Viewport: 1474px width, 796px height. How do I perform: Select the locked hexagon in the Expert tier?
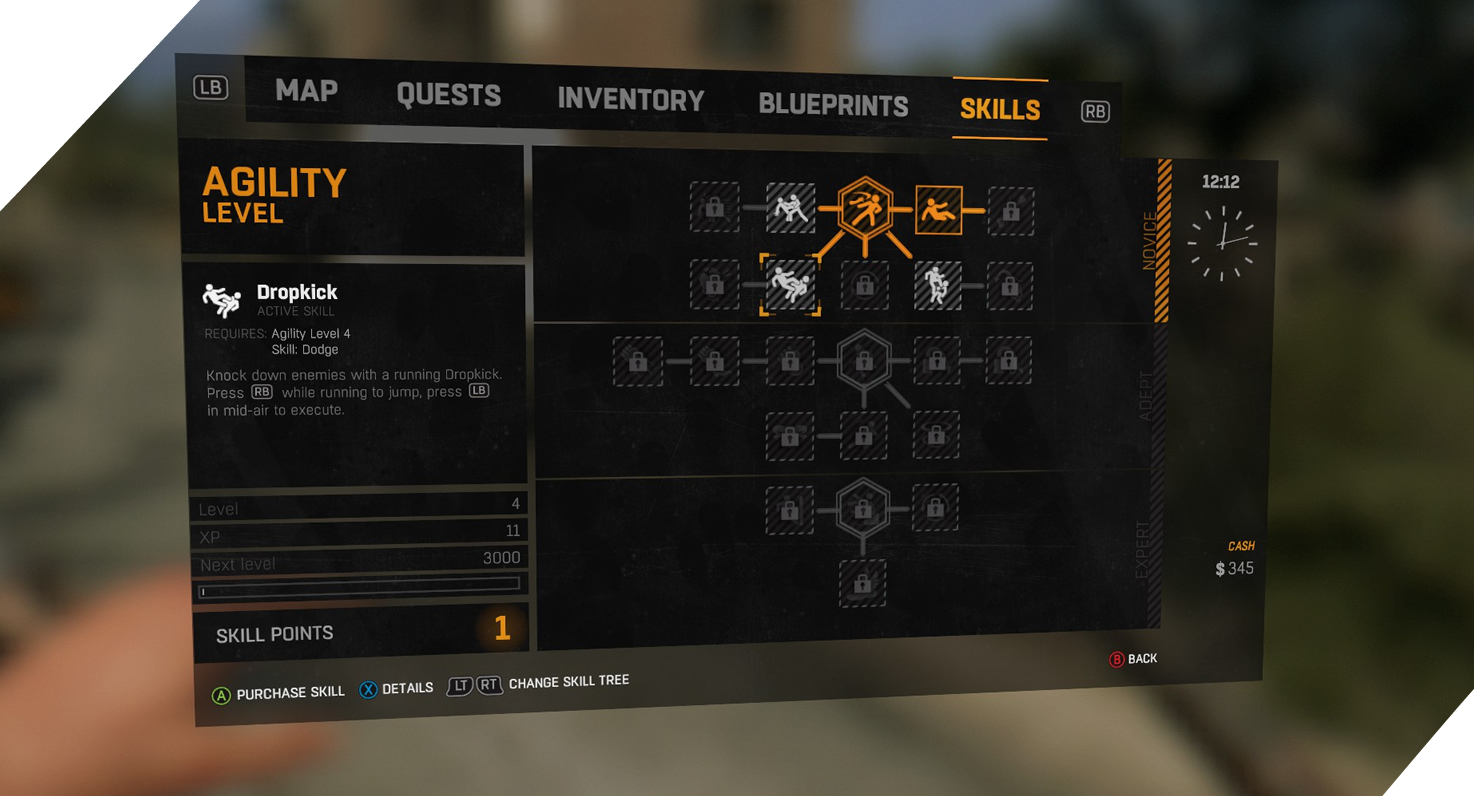863,506
